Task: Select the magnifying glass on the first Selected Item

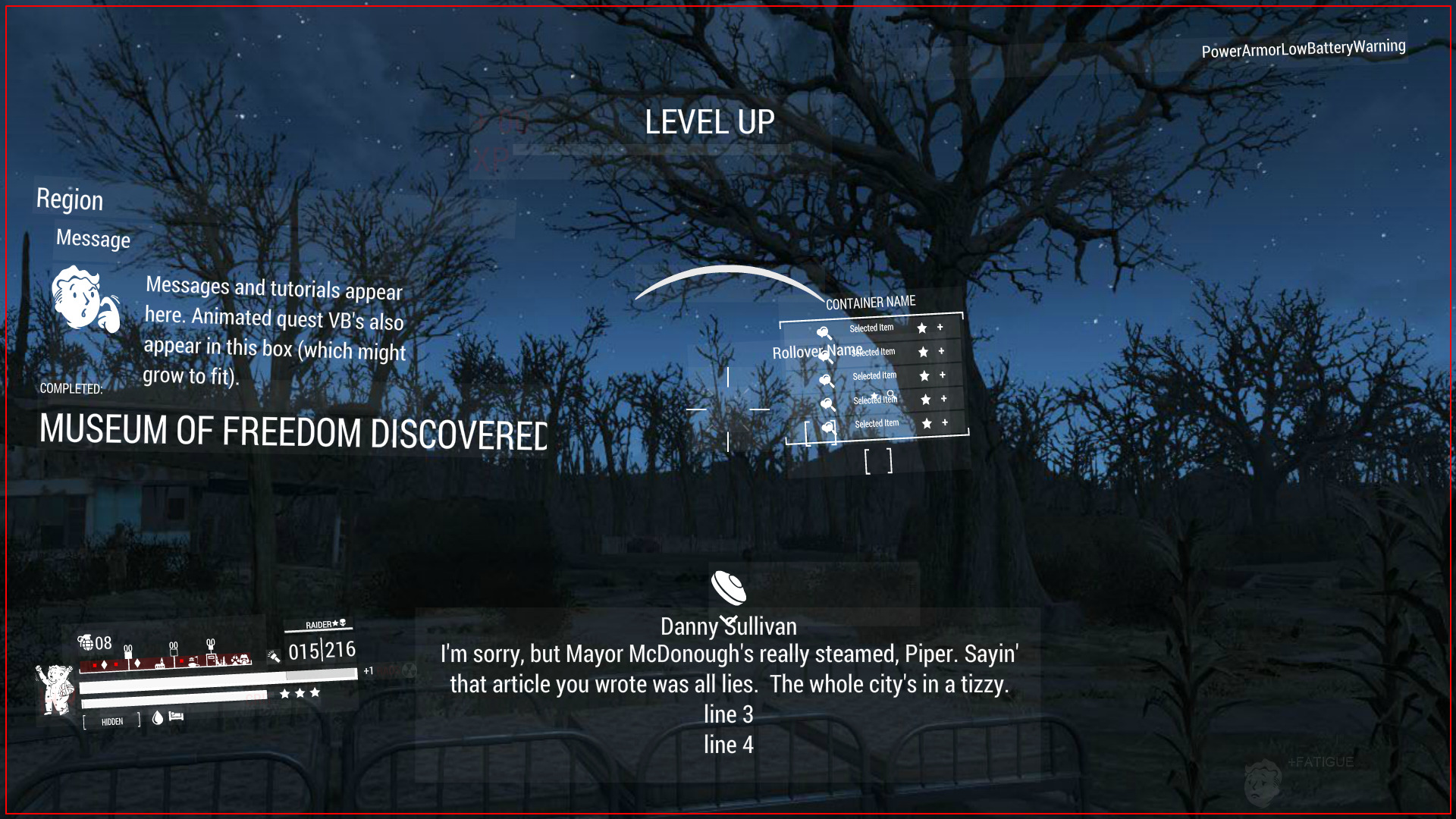Action: [x=824, y=332]
